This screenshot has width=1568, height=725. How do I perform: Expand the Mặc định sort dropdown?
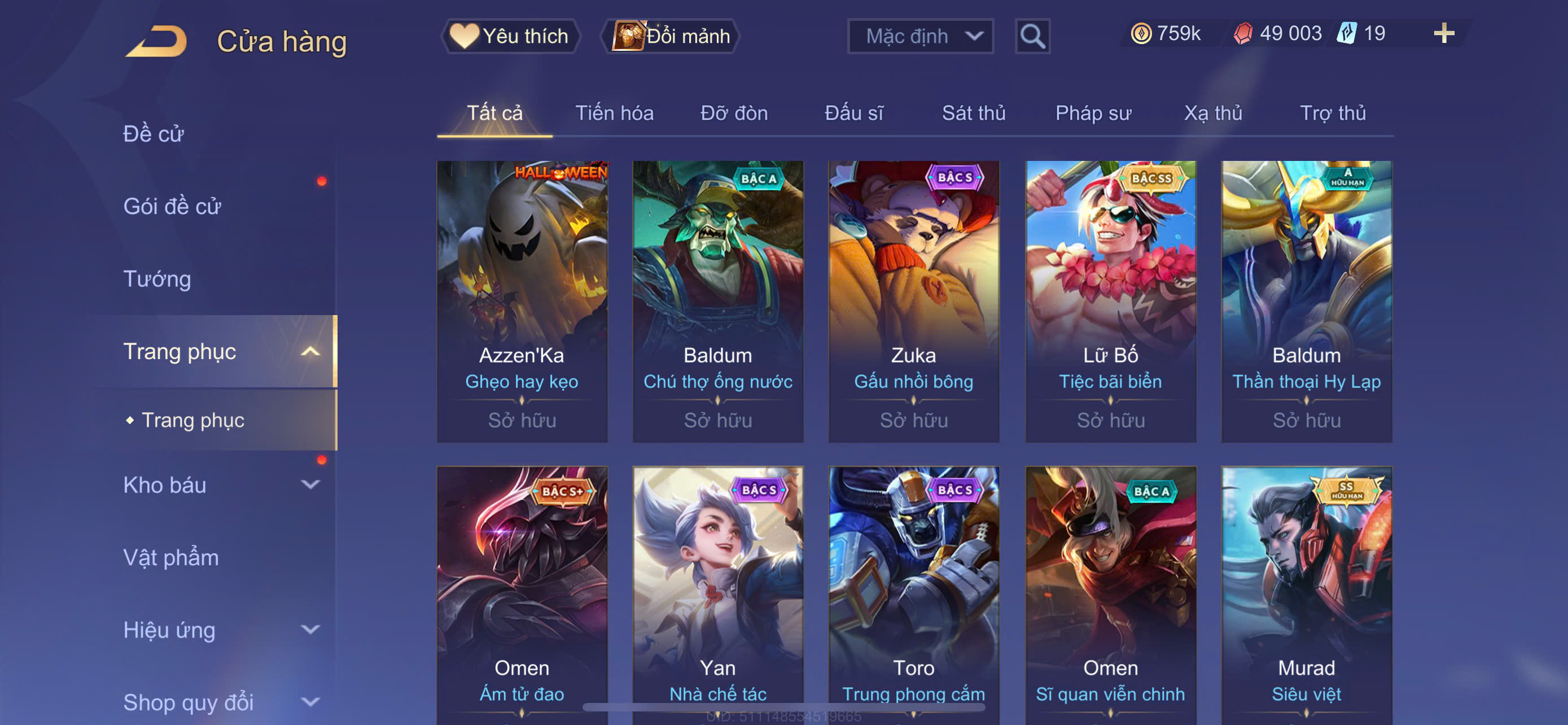pos(919,37)
